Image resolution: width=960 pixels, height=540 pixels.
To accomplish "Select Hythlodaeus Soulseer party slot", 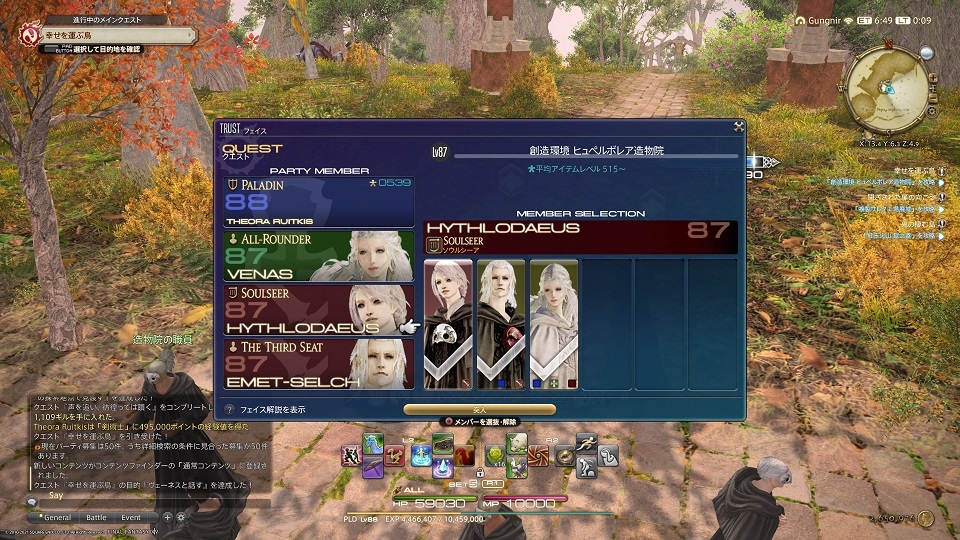I will (x=320, y=310).
